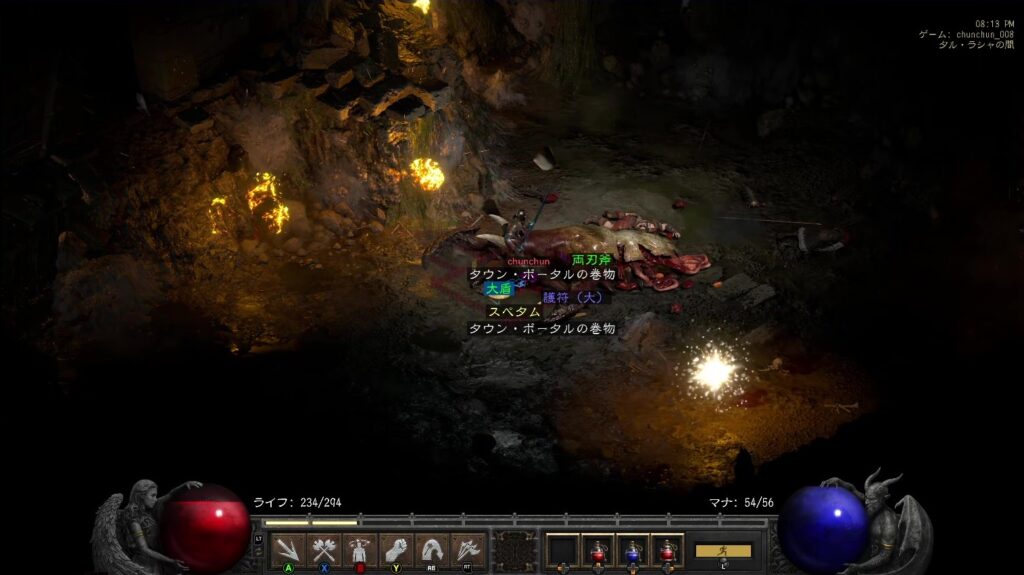Select the clenched fist skill icon
Screen dimensions: 1024x575
click(x=396, y=549)
